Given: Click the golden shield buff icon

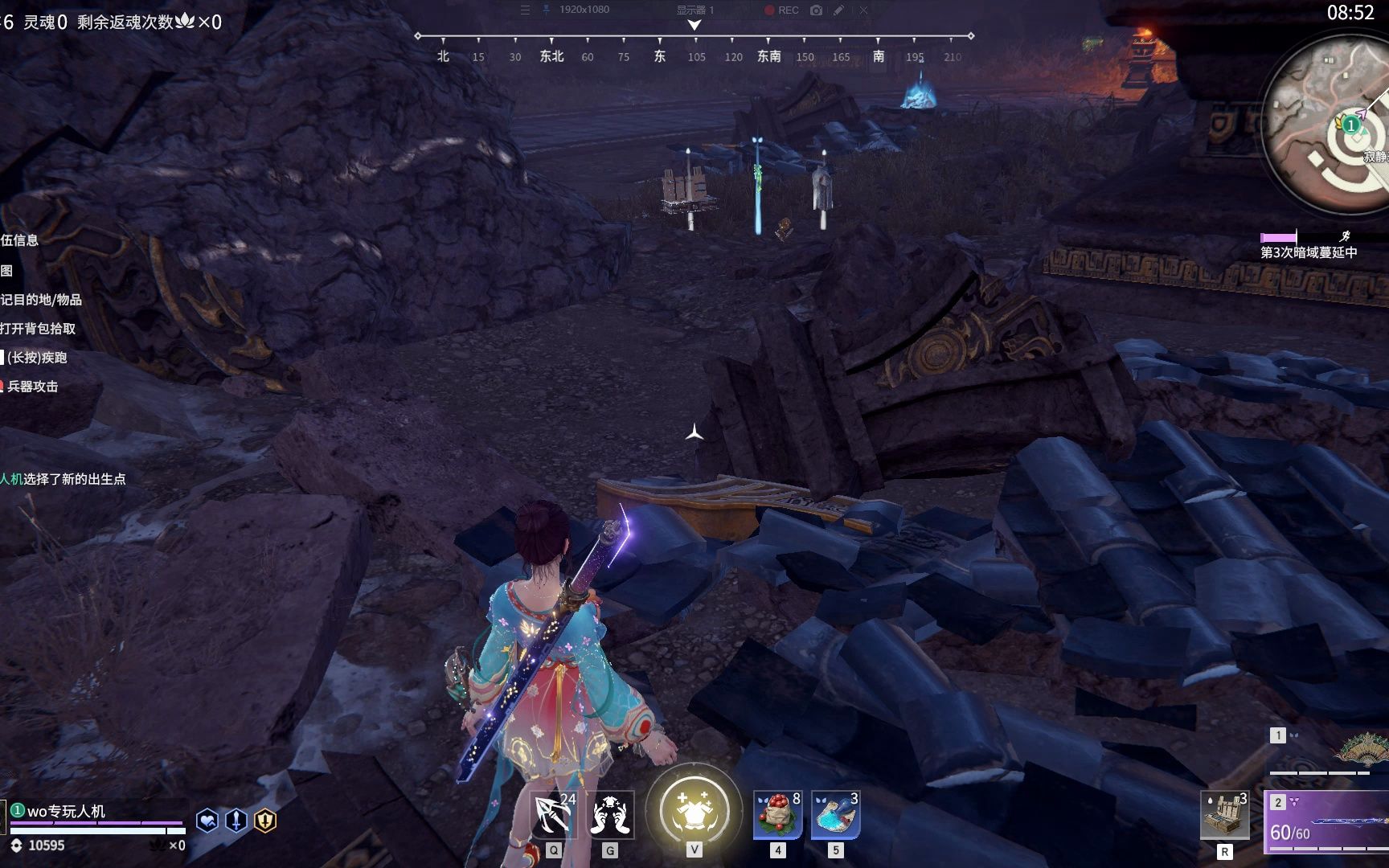Looking at the screenshot, I should (265, 821).
